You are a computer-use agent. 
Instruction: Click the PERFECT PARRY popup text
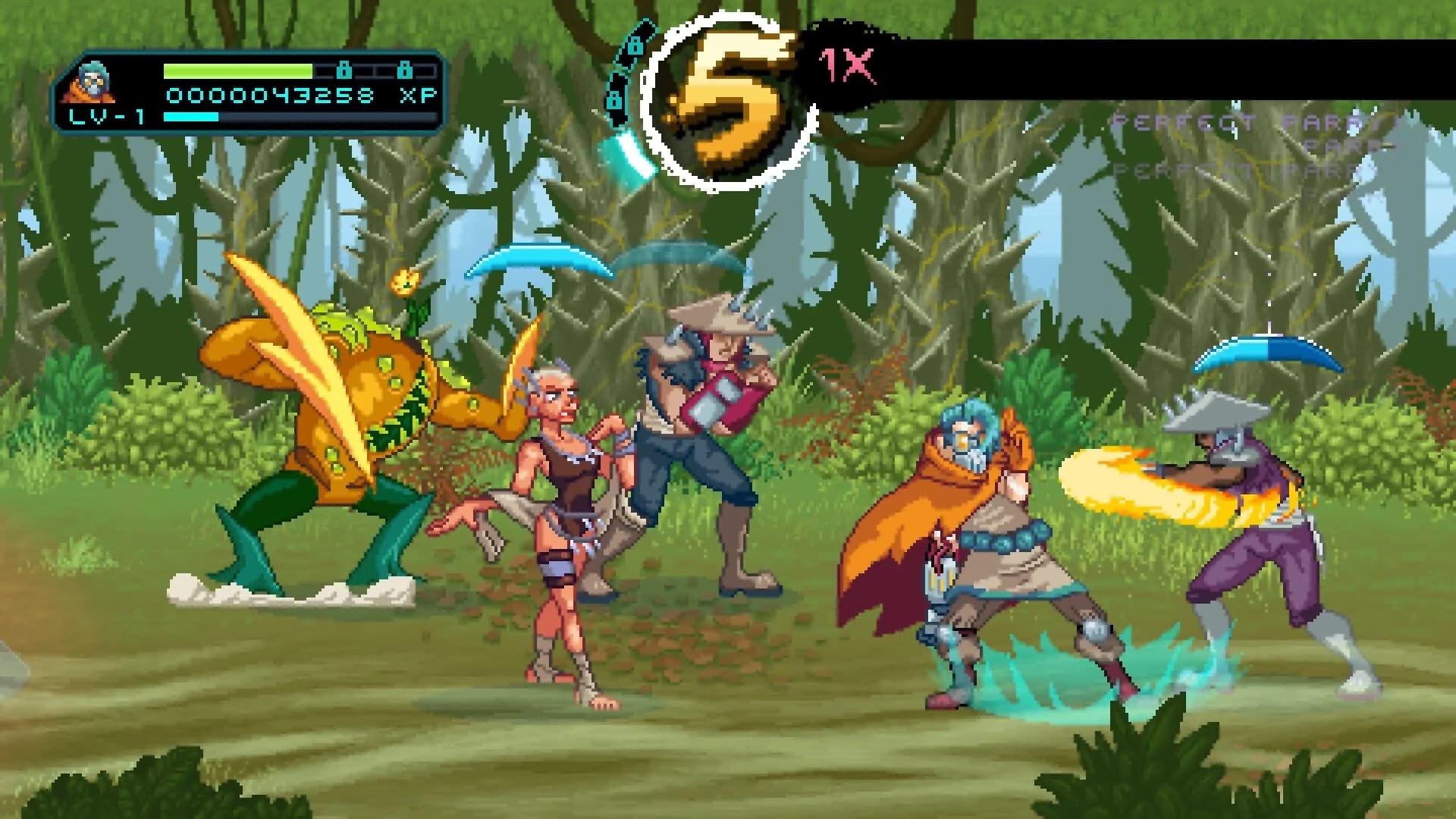click(x=1251, y=123)
